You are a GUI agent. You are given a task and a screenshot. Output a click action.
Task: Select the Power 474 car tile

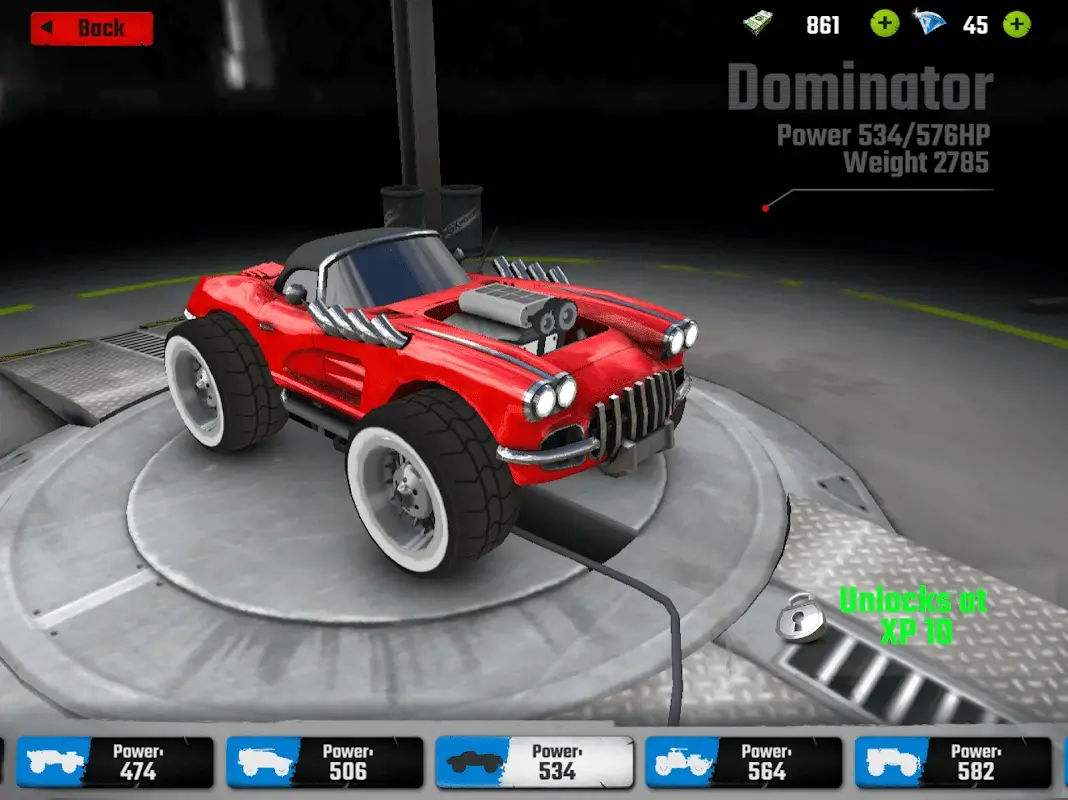116,763
